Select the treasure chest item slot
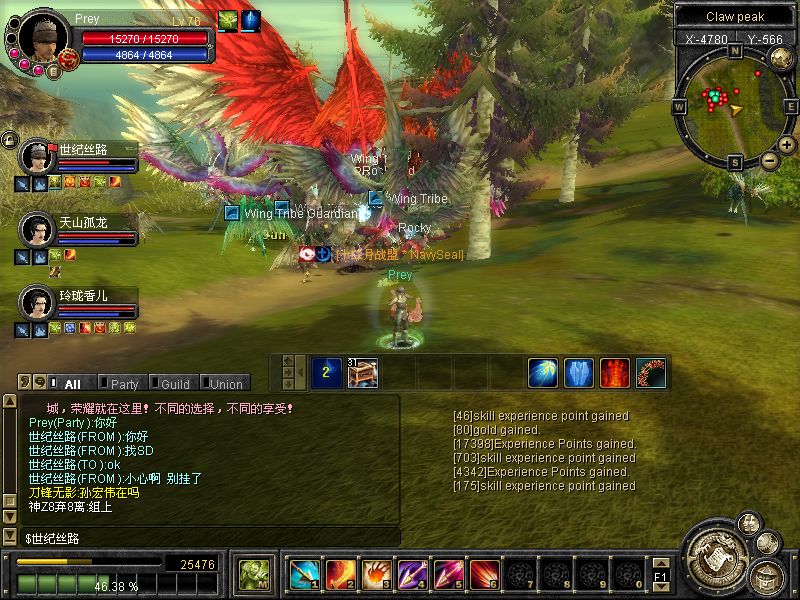Image resolution: width=800 pixels, height=600 pixels. point(362,372)
